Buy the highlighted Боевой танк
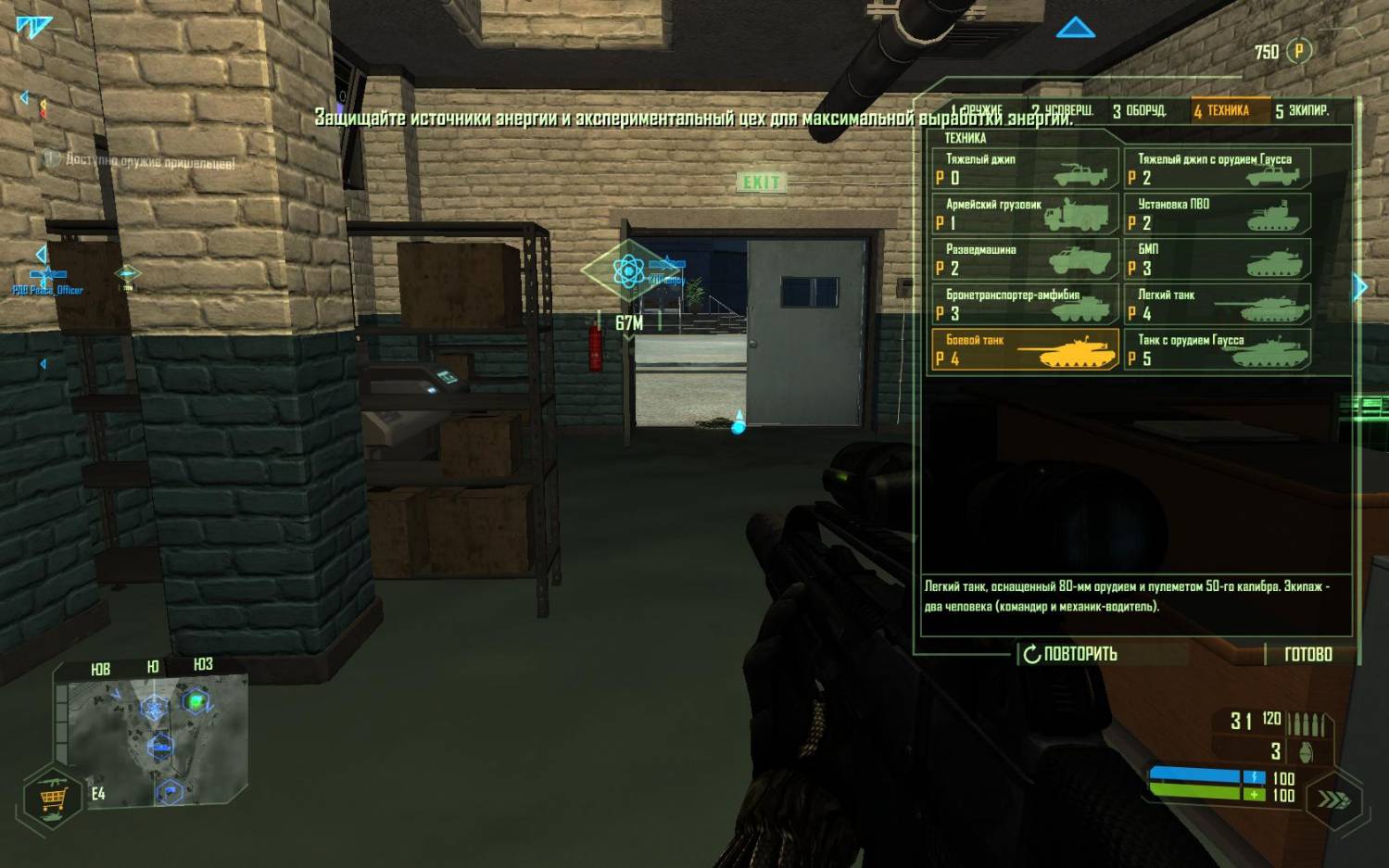 (x=1025, y=350)
